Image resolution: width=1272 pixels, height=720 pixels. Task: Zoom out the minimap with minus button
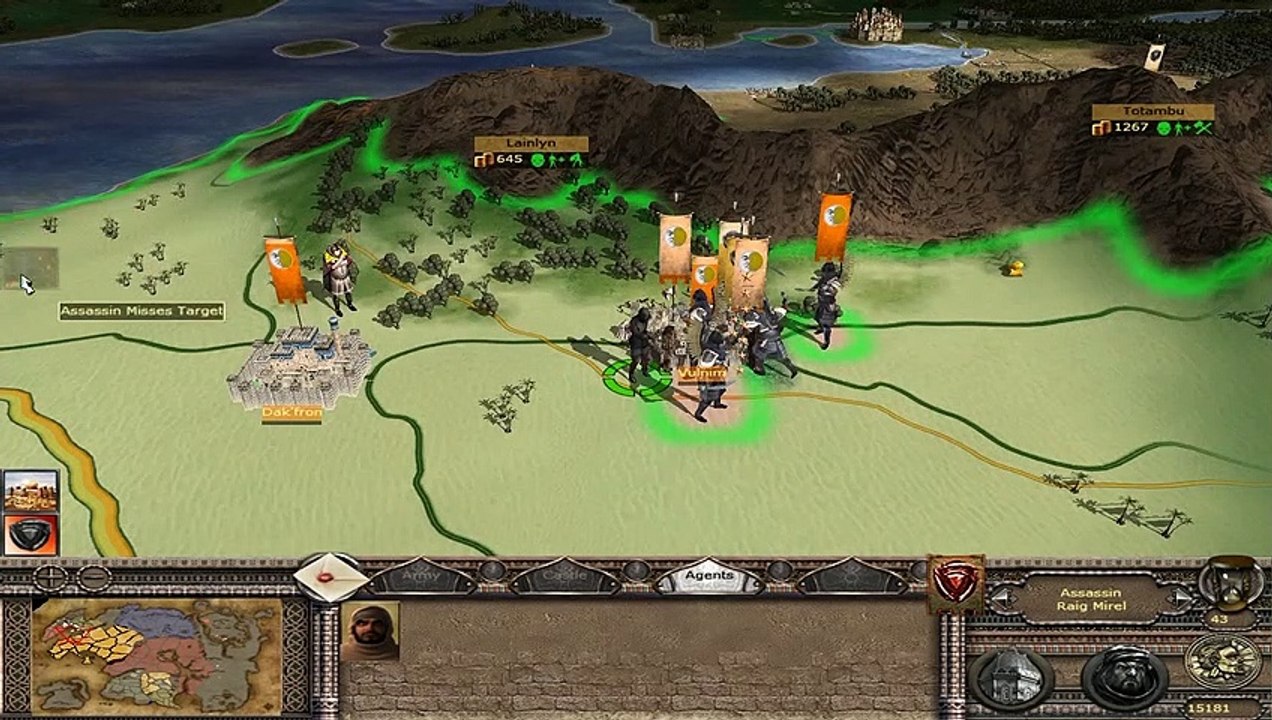pyautogui.click(x=93, y=577)
